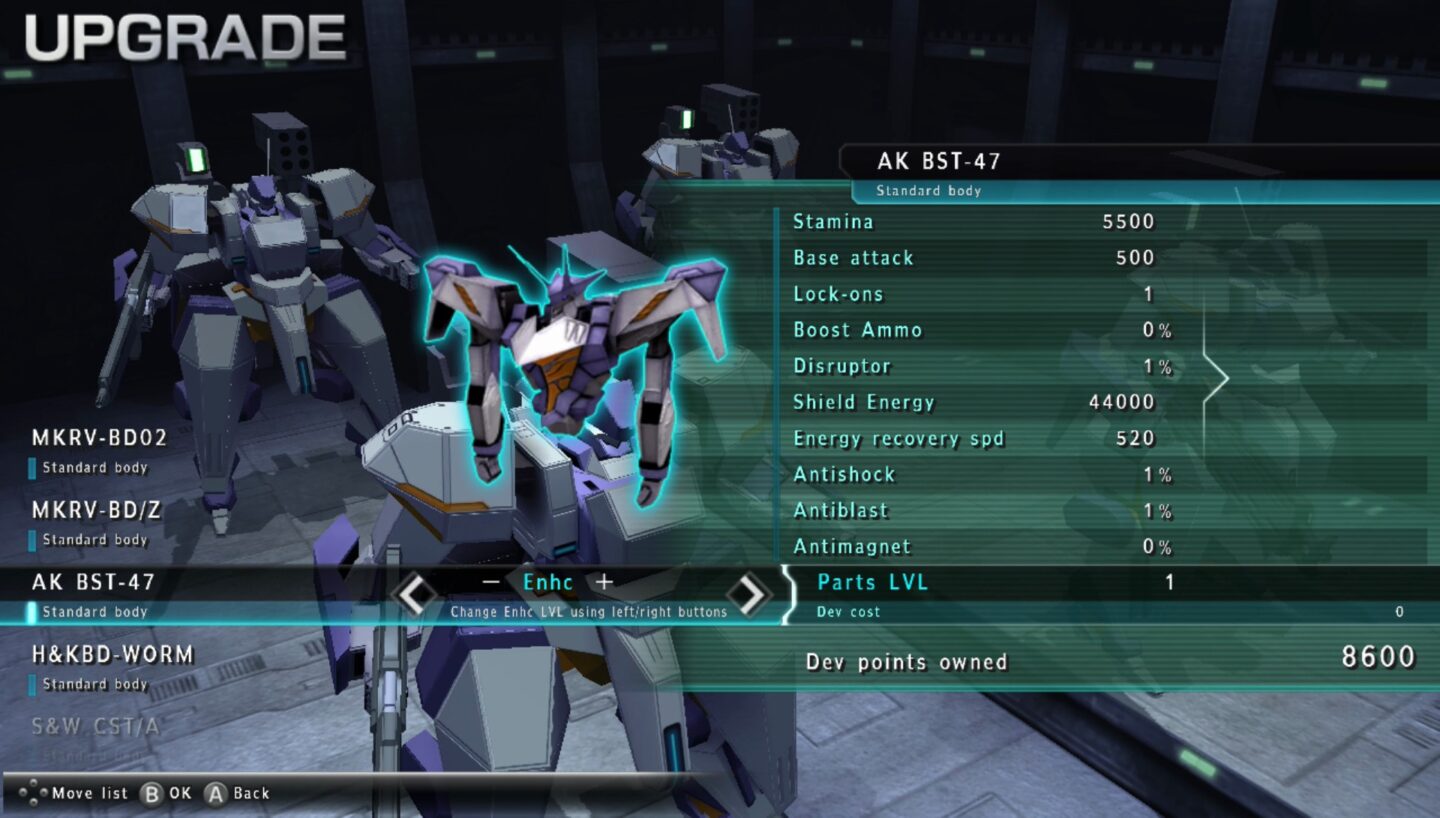
Task: Click the left chevron arrow beside Enhc
Action: point(416,592)
